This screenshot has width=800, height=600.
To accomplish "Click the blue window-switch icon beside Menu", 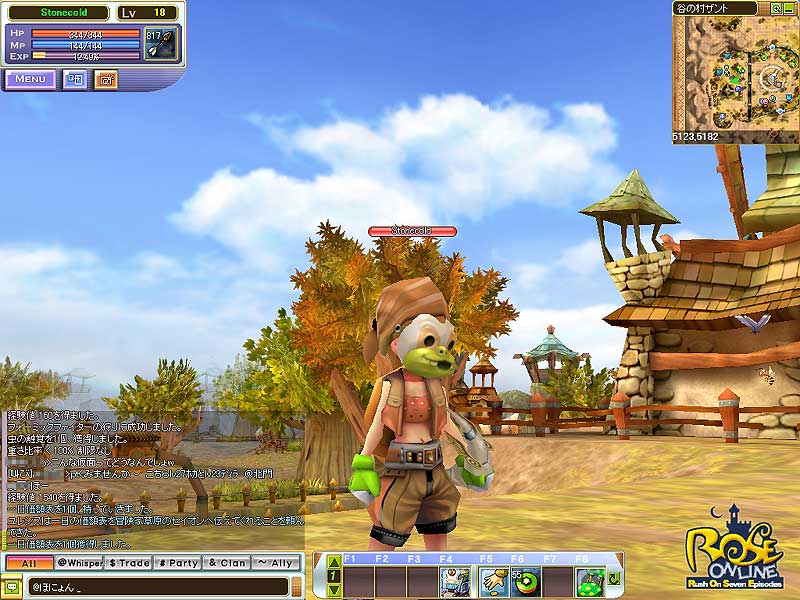I will [75, 79].
